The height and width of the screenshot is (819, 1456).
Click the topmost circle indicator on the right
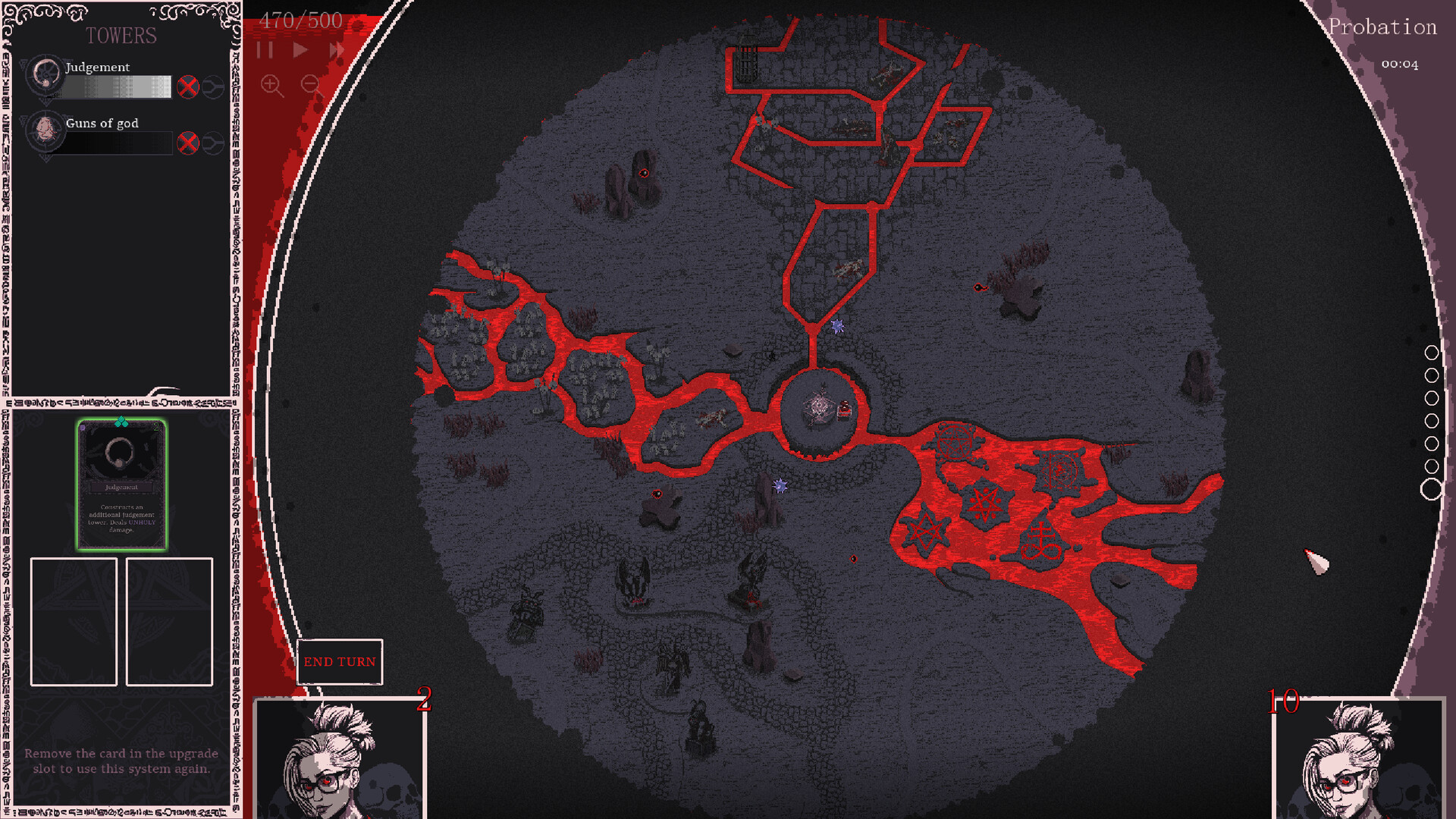1432,351
